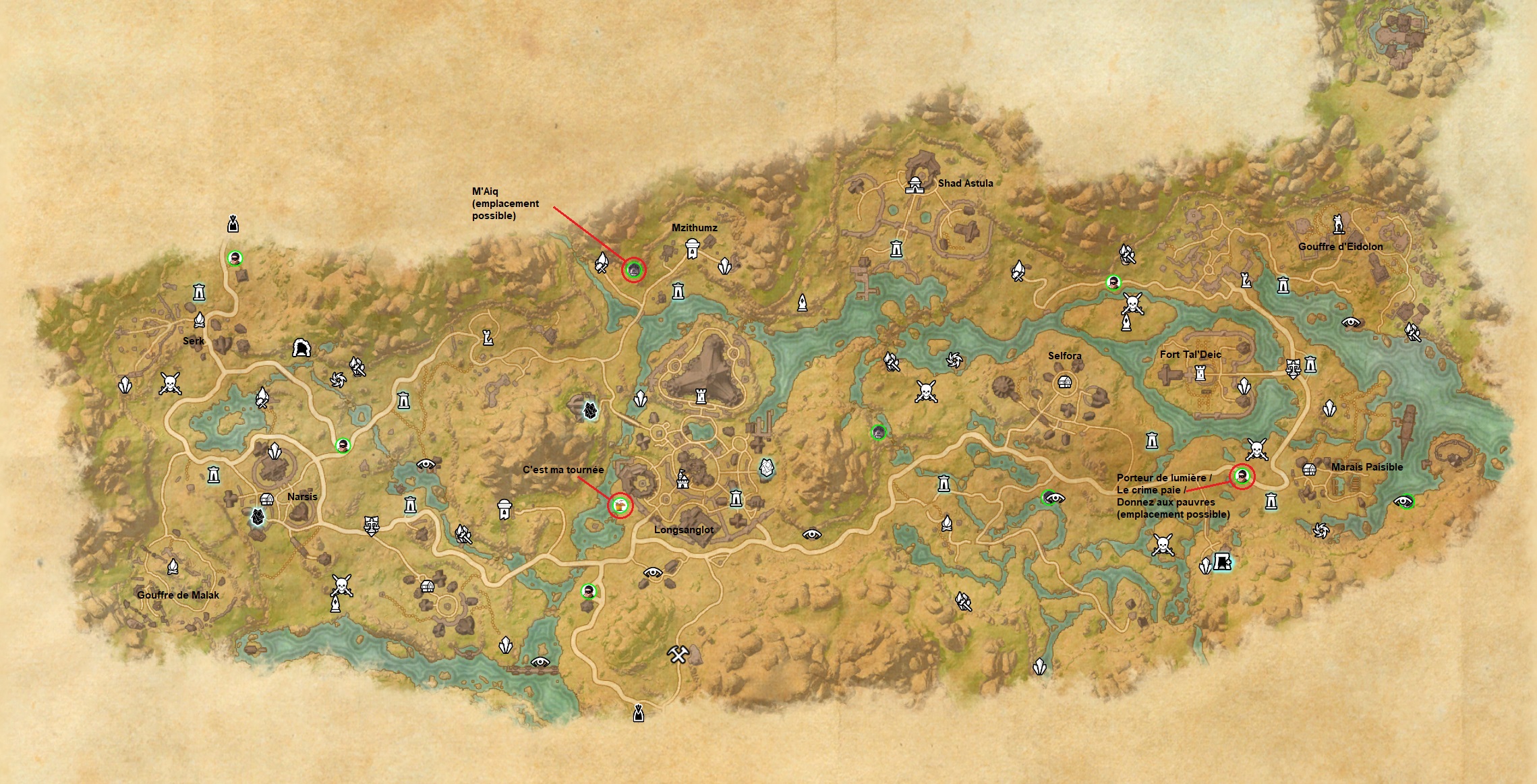The width and height of the screenshot is (1537, 784).
Task: Select the Gouffre d'Eidolon marker
Action: pos(1339,224)
